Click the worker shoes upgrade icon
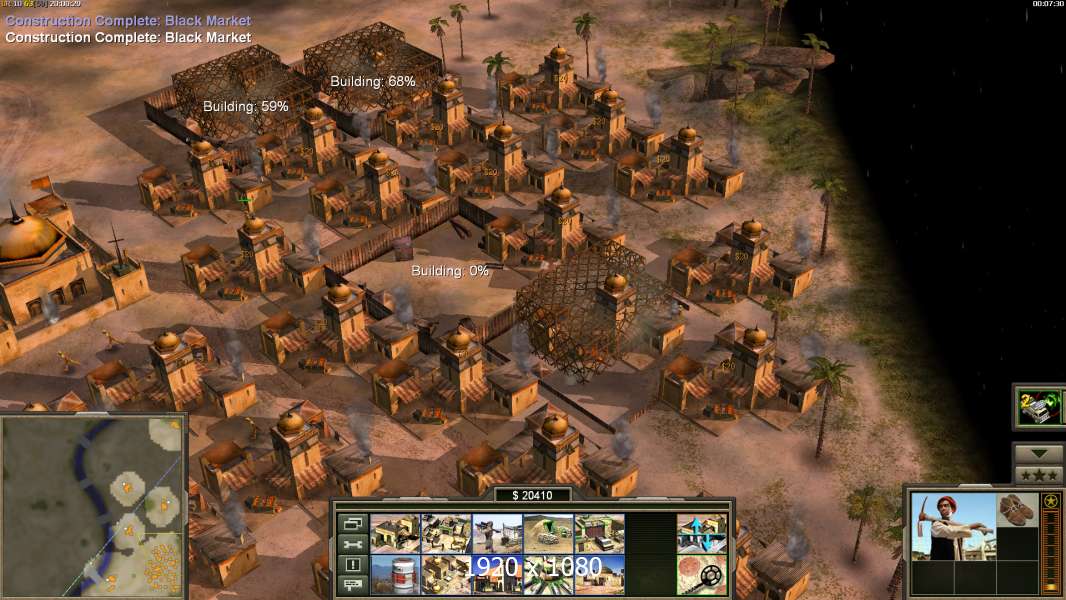Image resolution: width=1066 pixels, height=600 pixels. pos(1018,508)
